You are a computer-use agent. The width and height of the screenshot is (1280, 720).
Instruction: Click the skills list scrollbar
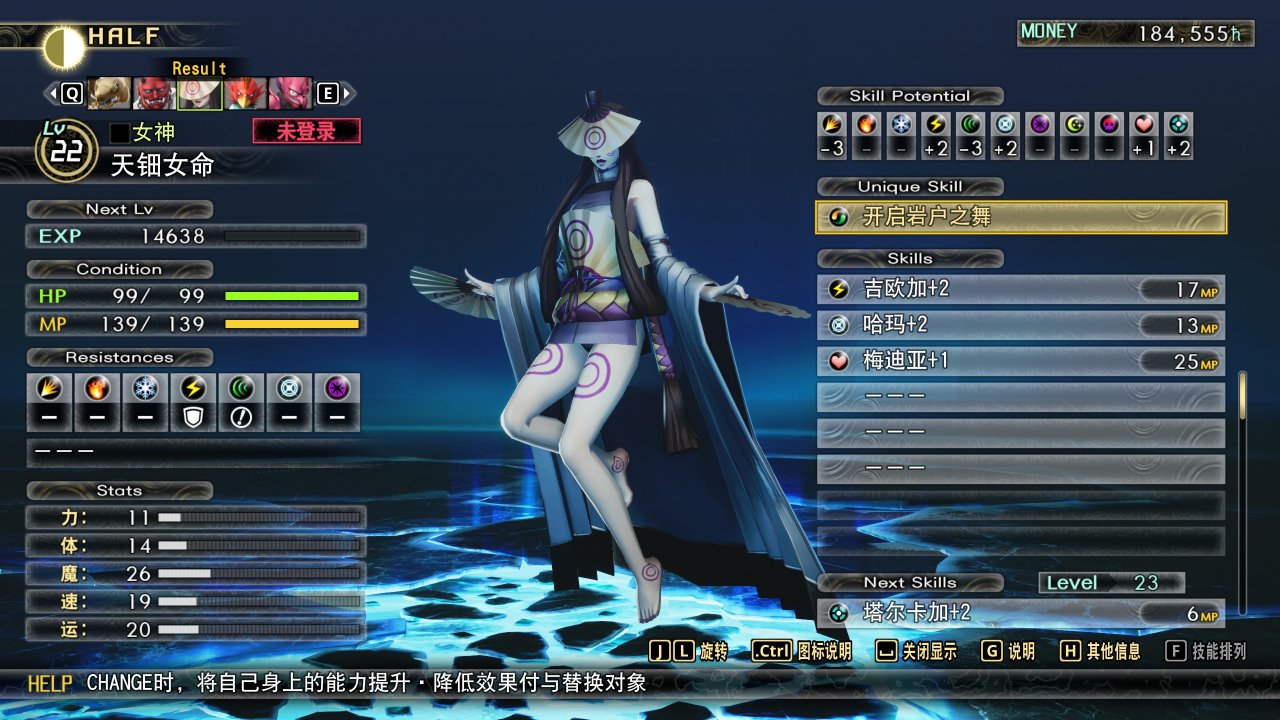tap(1243, 395)
